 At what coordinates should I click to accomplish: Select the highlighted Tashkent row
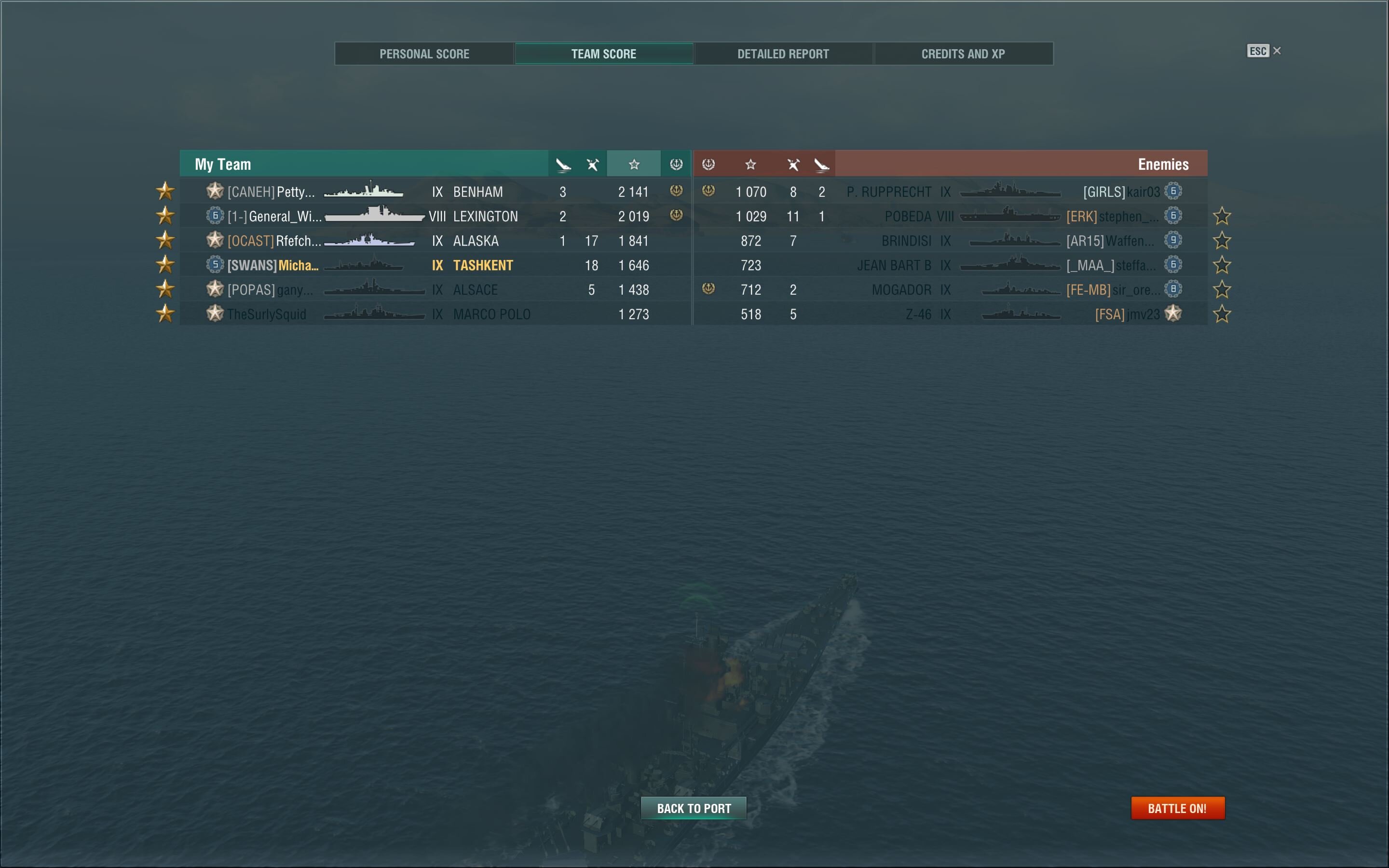point(435,265)
